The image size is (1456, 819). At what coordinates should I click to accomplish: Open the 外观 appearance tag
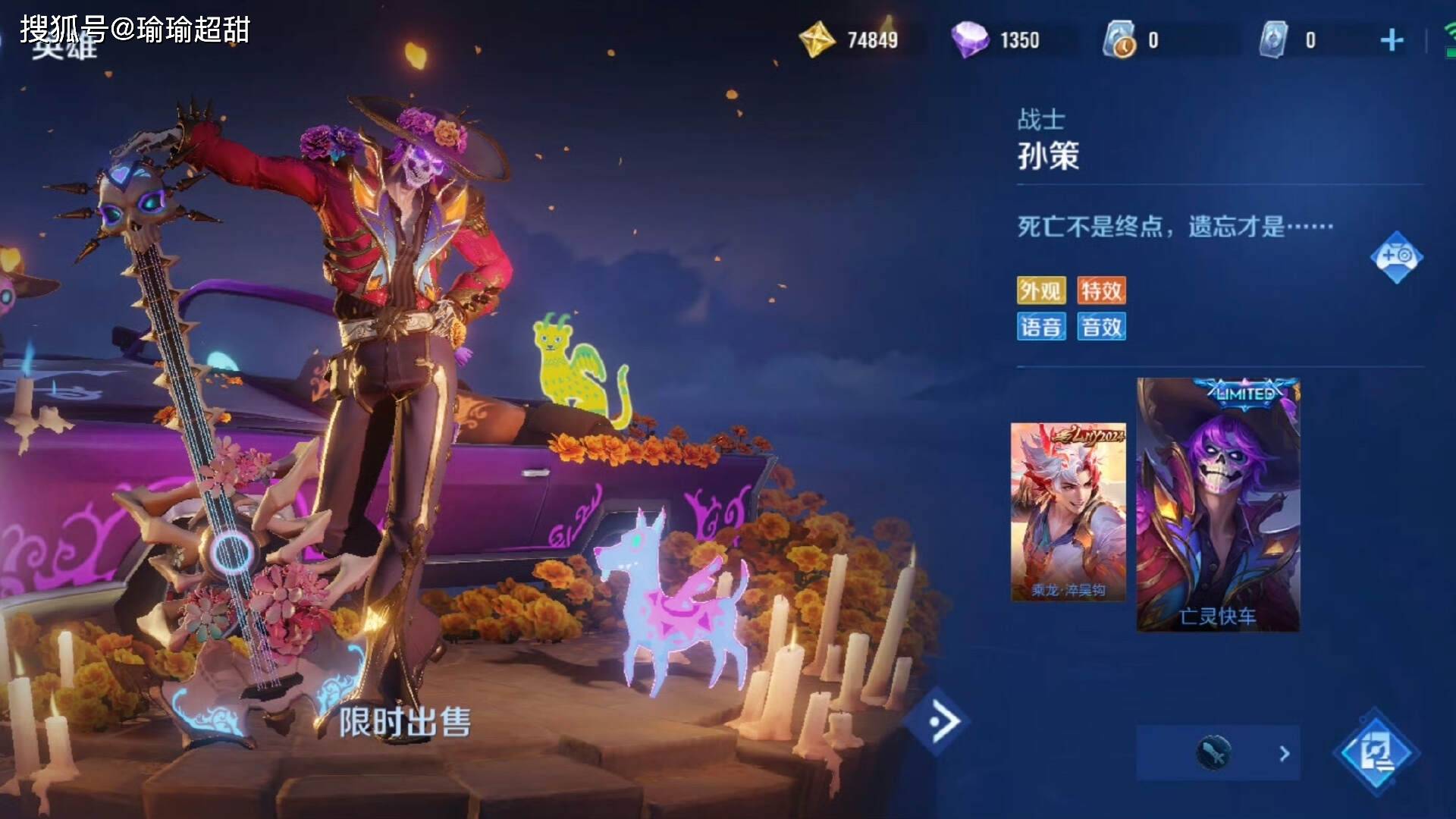(x=1040, y=290)
